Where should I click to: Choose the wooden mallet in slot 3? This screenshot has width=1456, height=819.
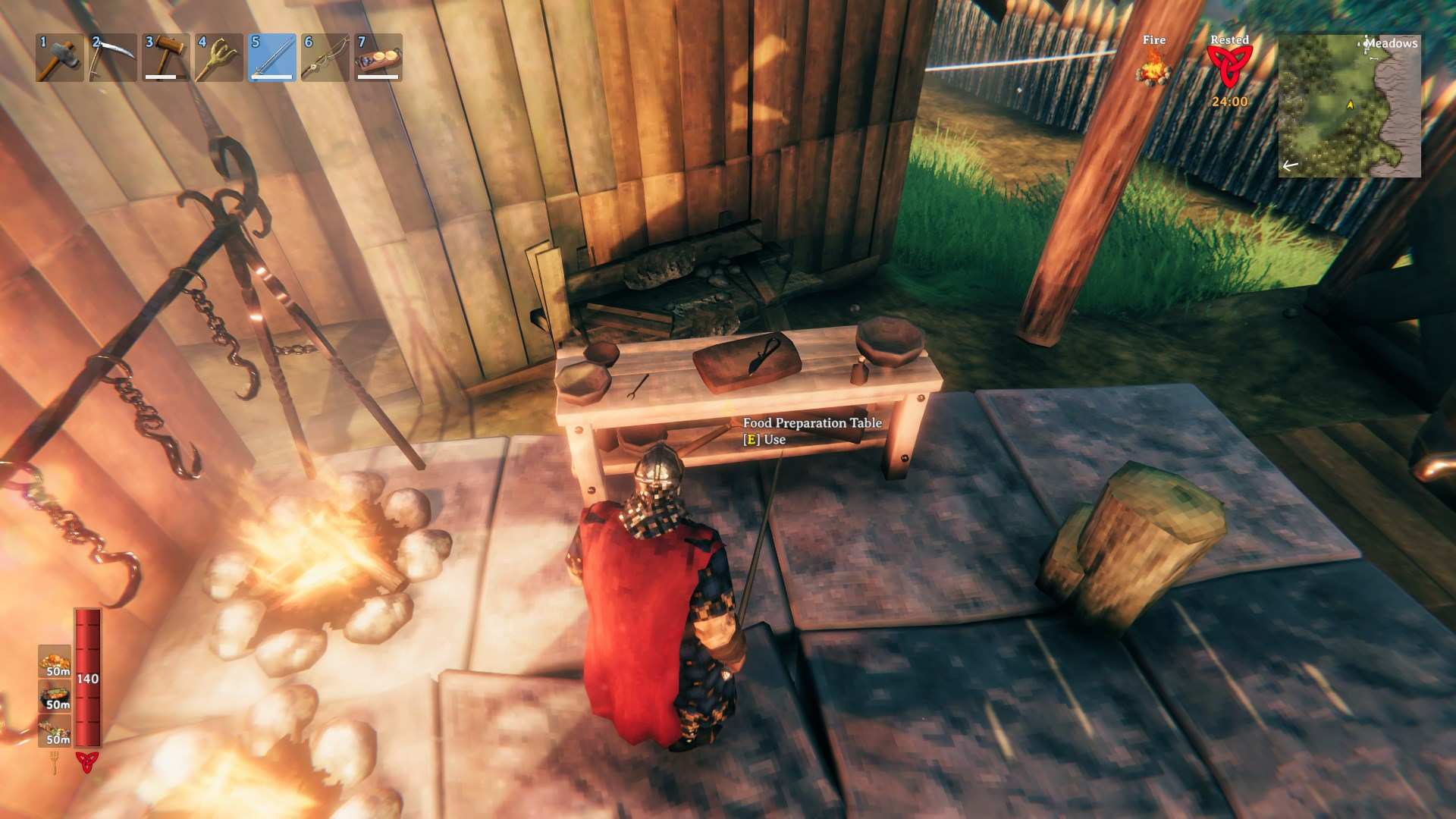pyautogui.click(x=165, y=58)
